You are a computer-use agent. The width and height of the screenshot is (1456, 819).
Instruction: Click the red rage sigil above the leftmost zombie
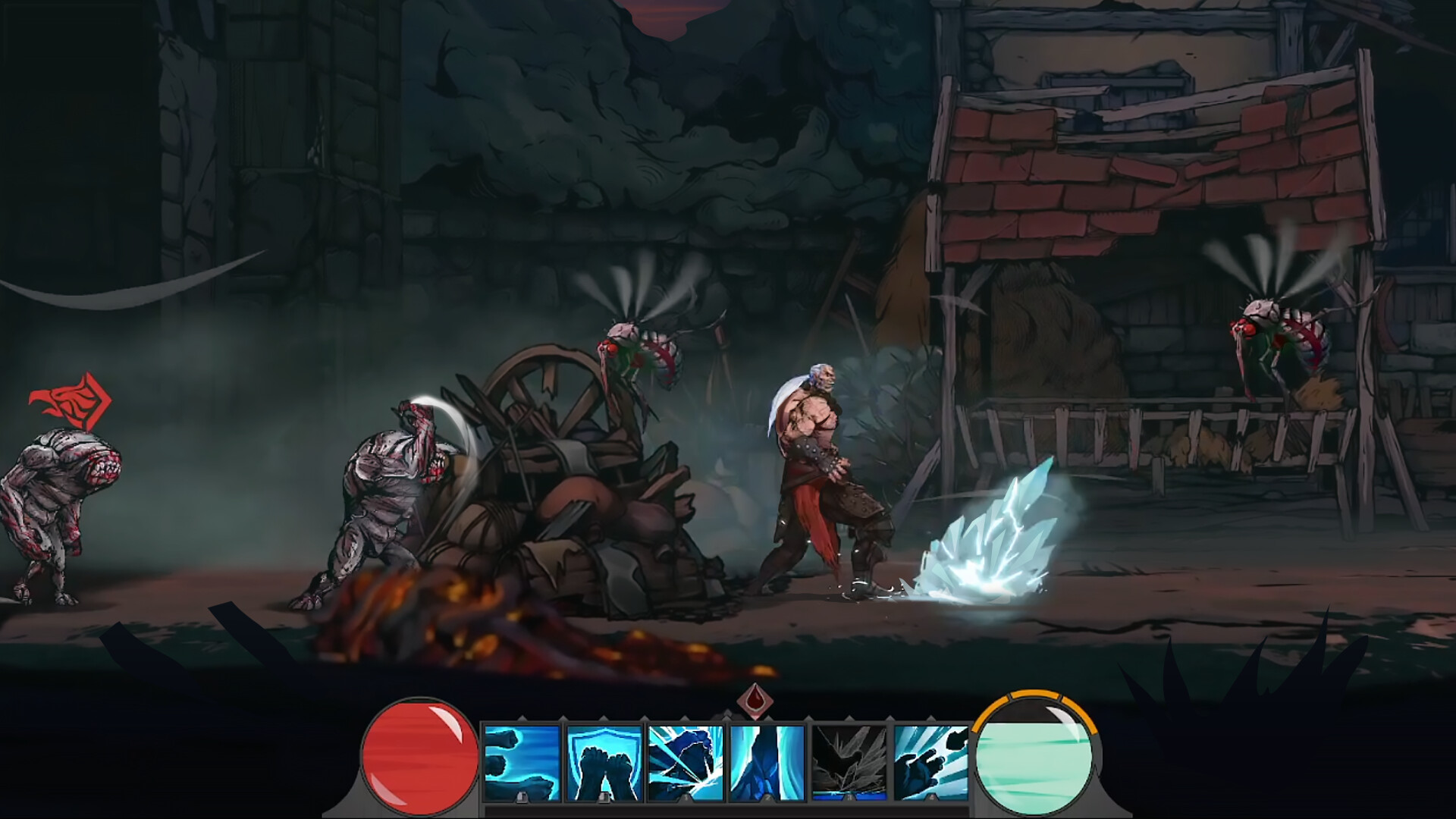[68, 398]
